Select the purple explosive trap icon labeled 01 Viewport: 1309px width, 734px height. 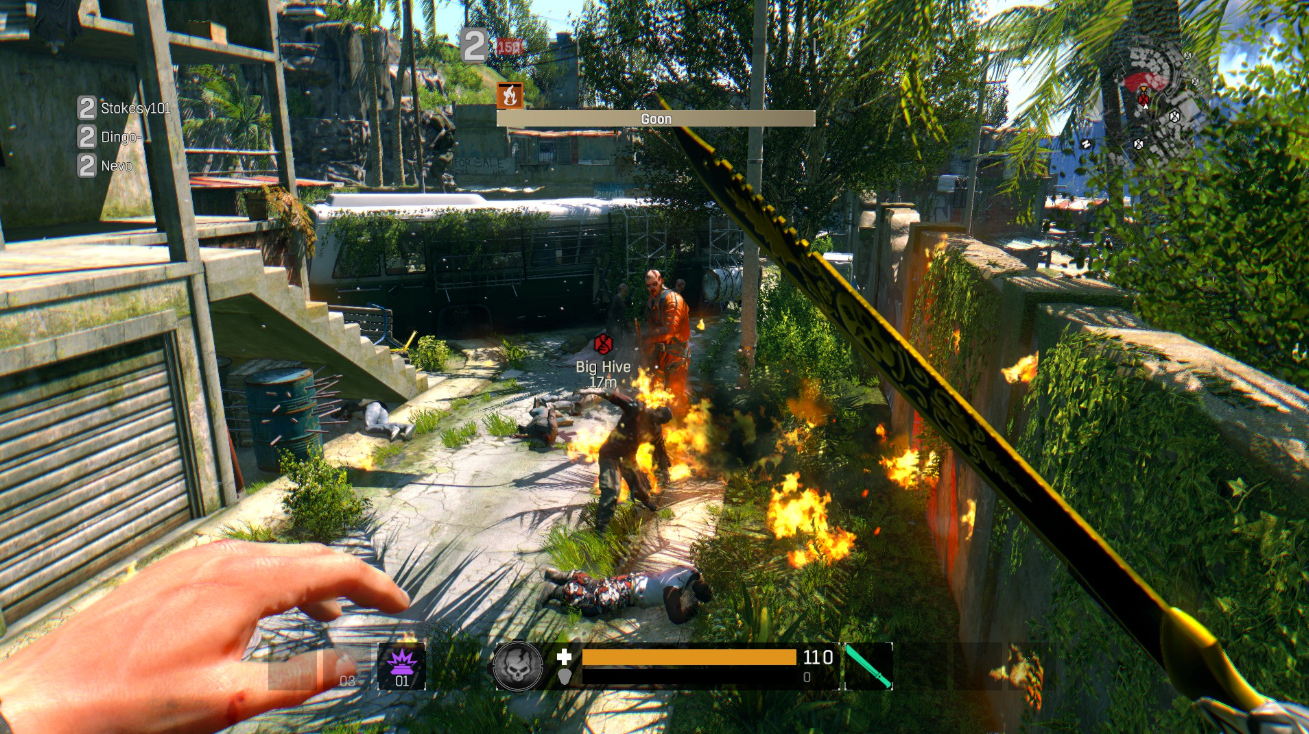pyautogui.click(x=402, y=664)
